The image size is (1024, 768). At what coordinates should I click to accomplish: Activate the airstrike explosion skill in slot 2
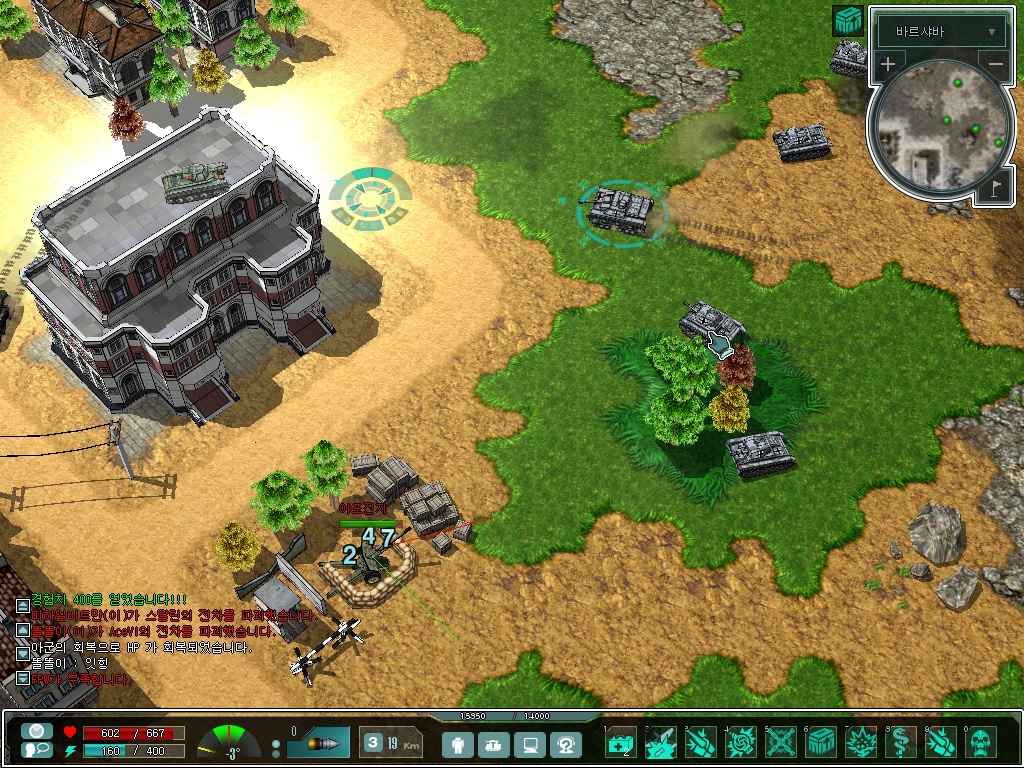pyautogui.click(x=661, y=743)
